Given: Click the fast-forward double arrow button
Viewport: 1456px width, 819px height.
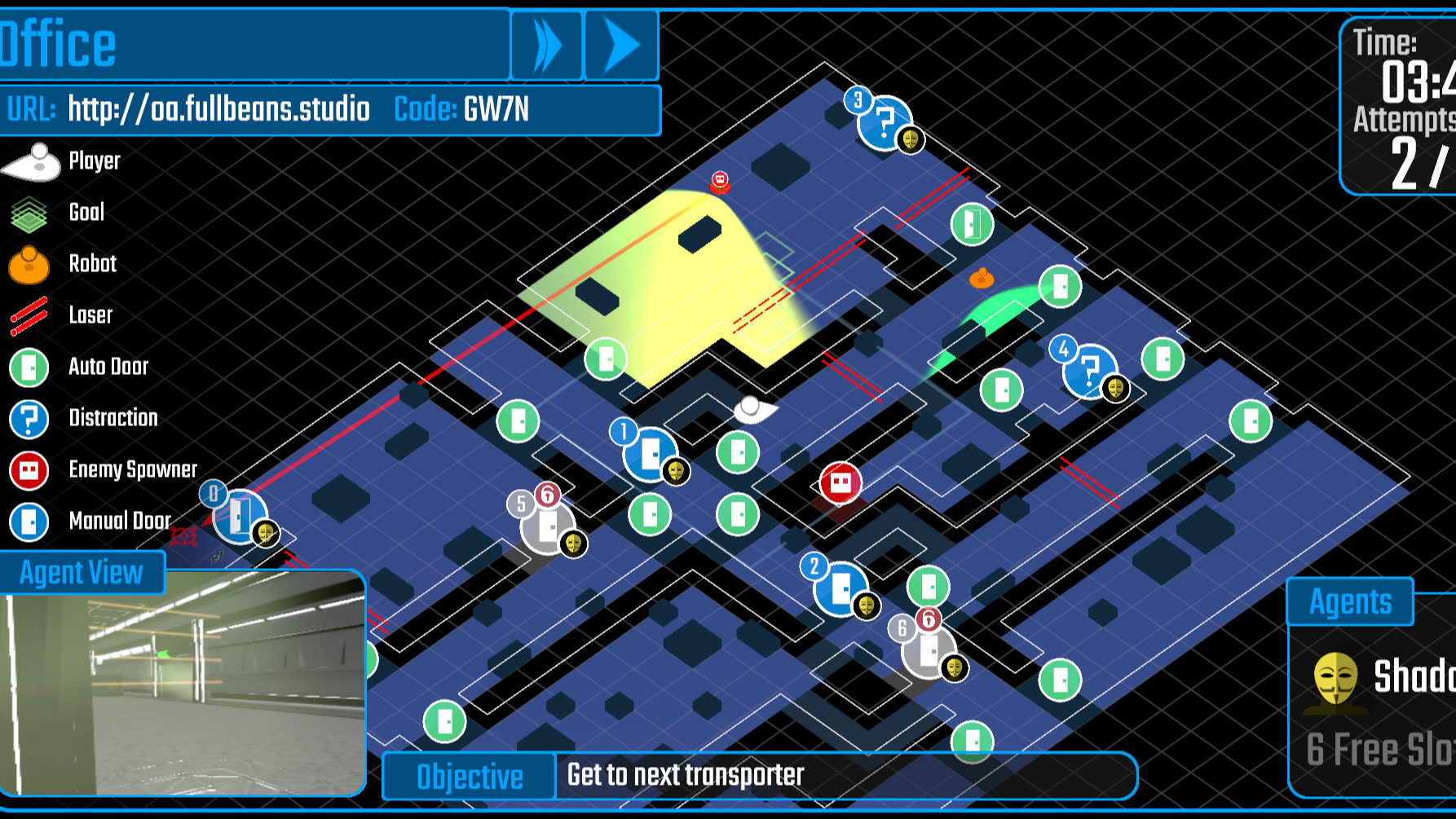Looking at the screenshot, I should tap(547, 46).
